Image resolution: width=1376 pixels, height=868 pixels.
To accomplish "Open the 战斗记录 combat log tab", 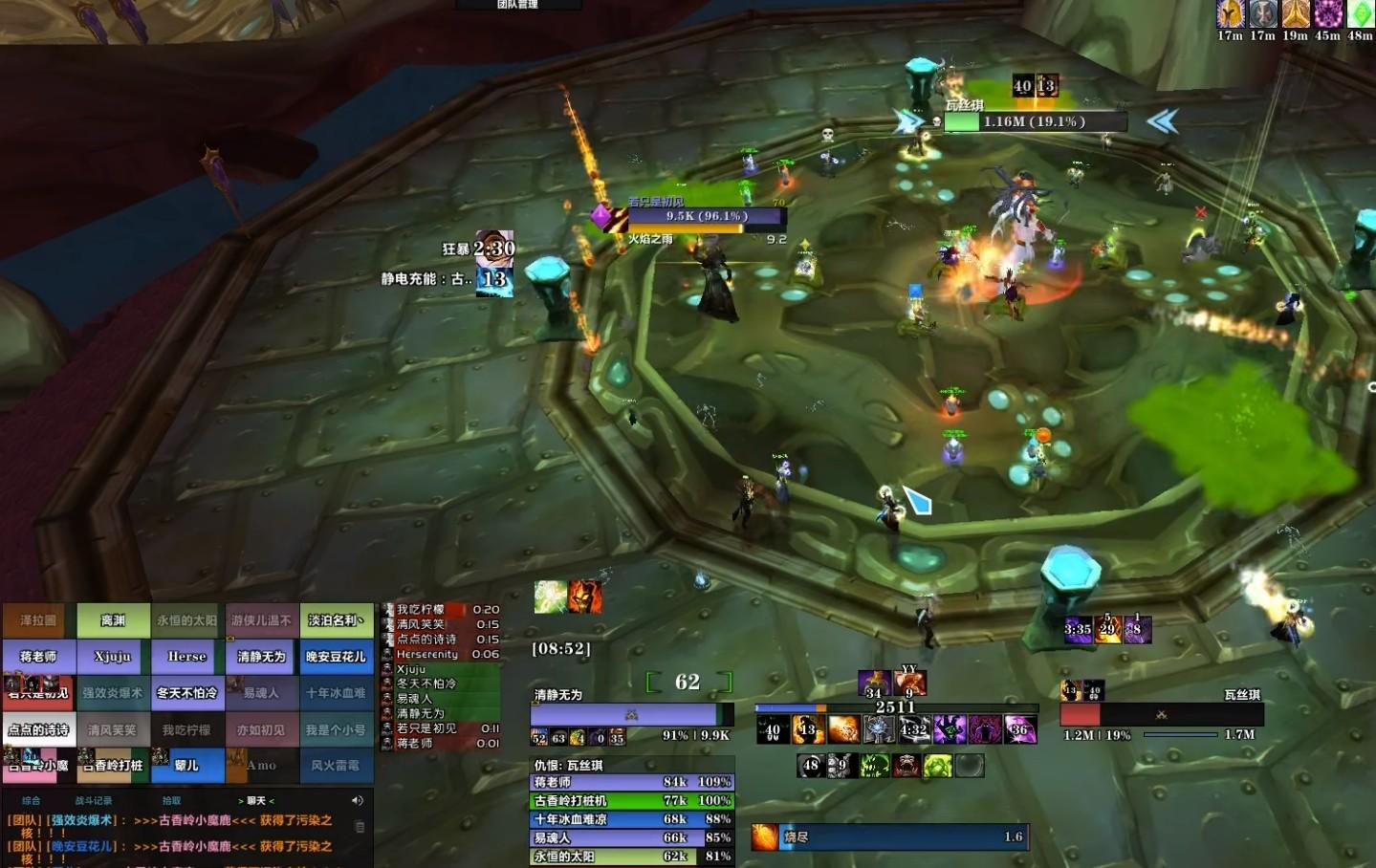I will click(94, 800).
